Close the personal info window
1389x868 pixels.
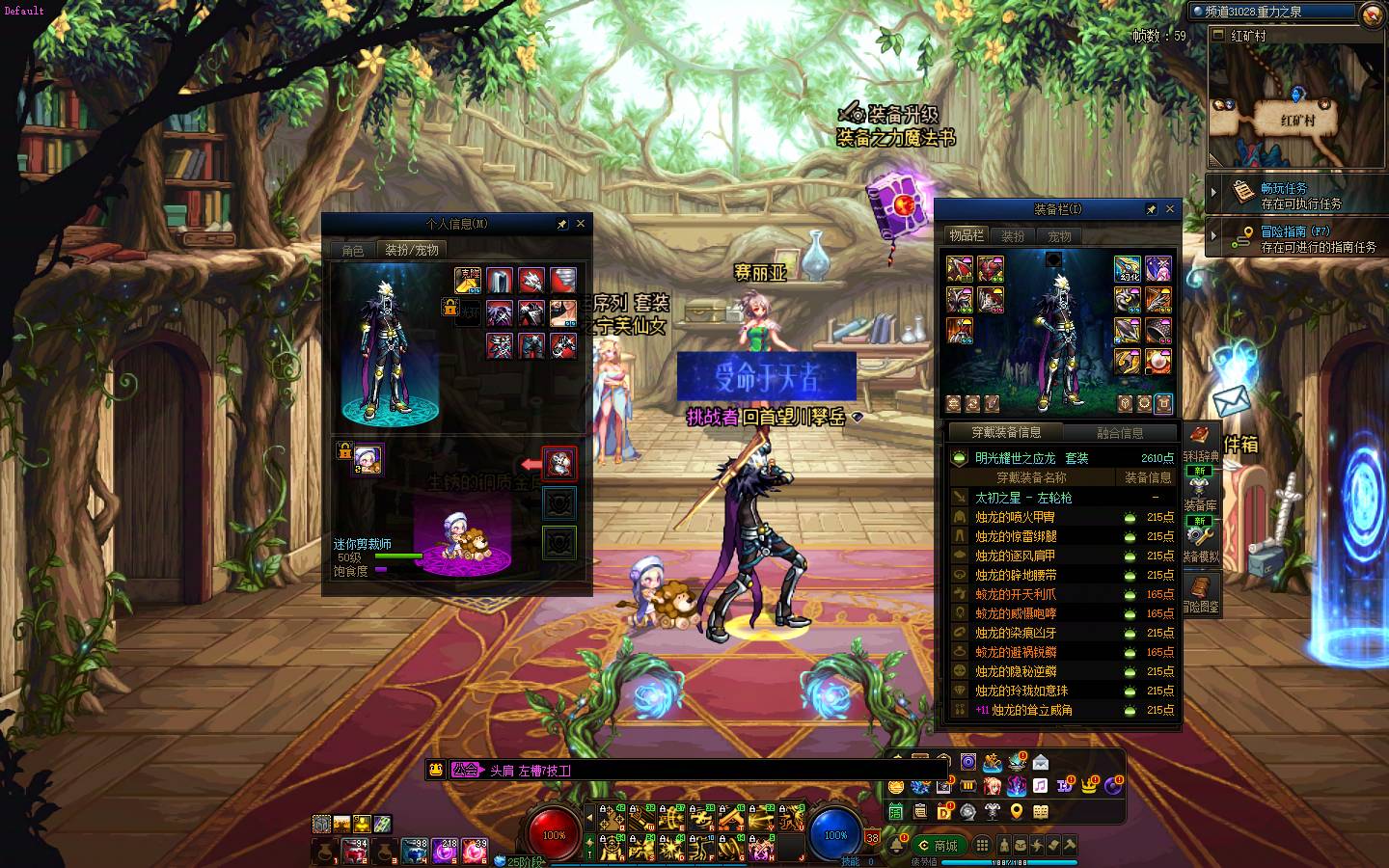pyautogui.click(x=581, y=224)
